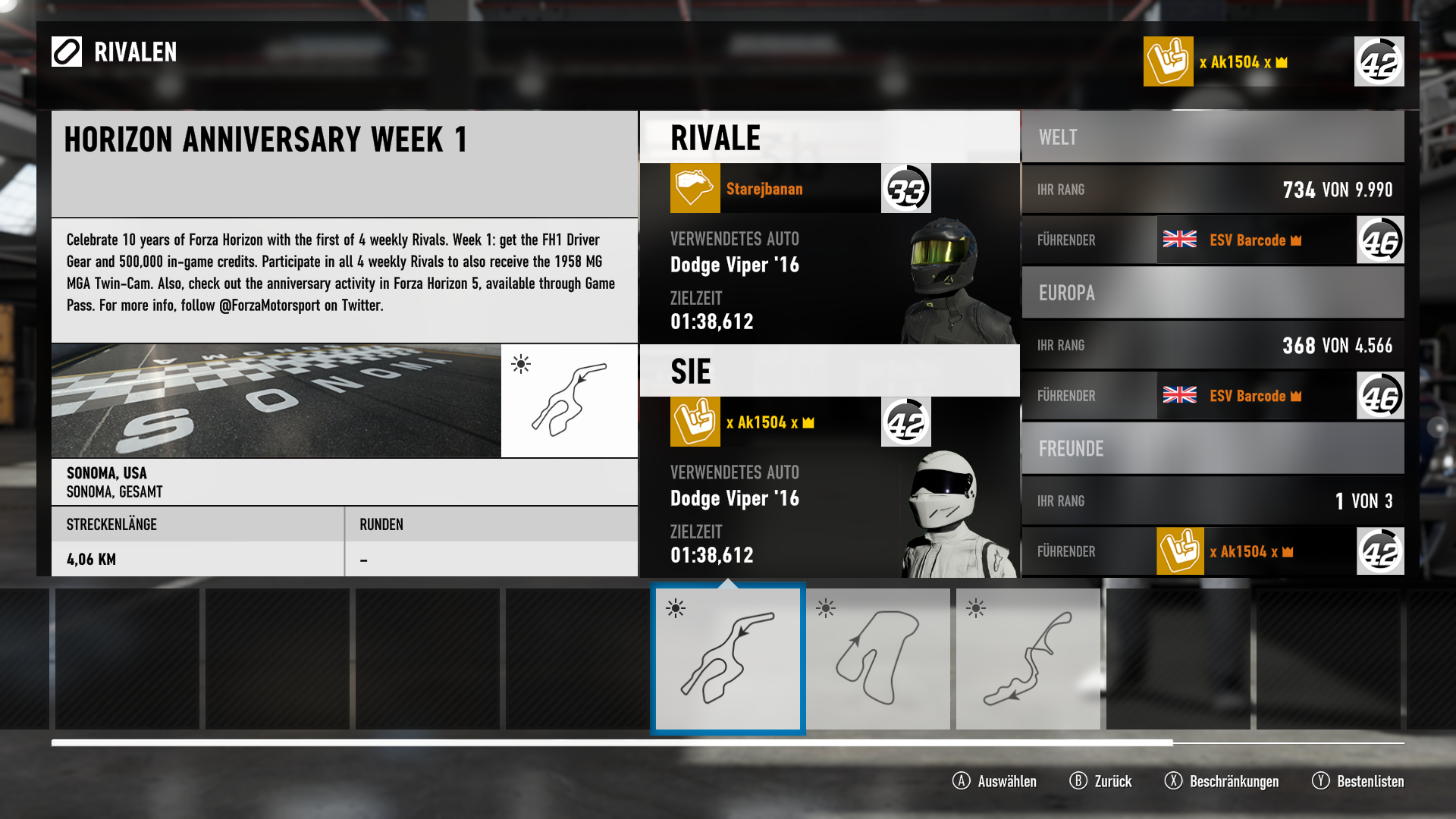Image resolution: width=1456 pixels, height=819 pixels.
Task: Expand the EUROPA leaderboard section
Action: tap(1212, 293)
